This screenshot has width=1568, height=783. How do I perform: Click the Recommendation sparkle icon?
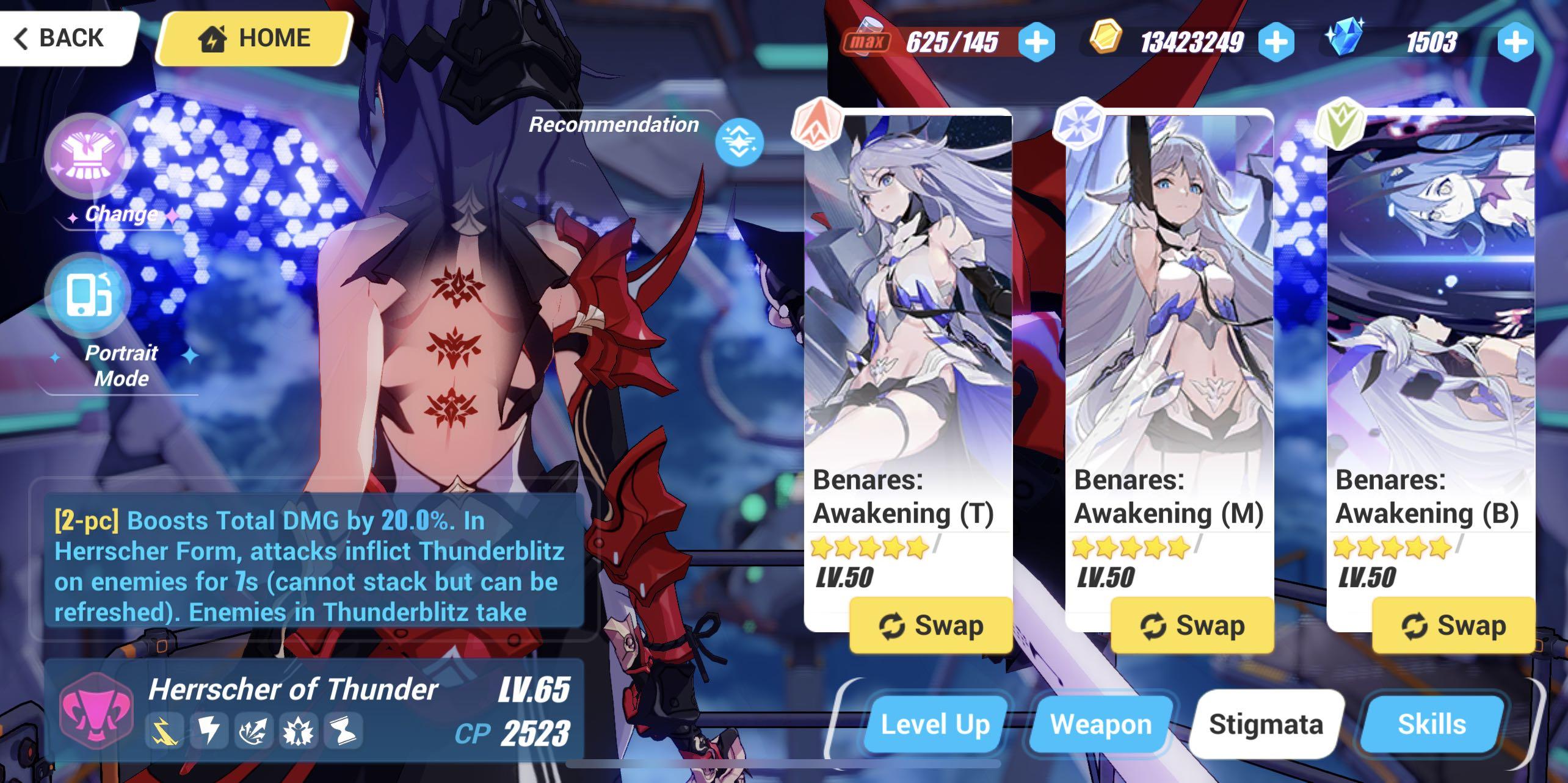tap(741, 142)
